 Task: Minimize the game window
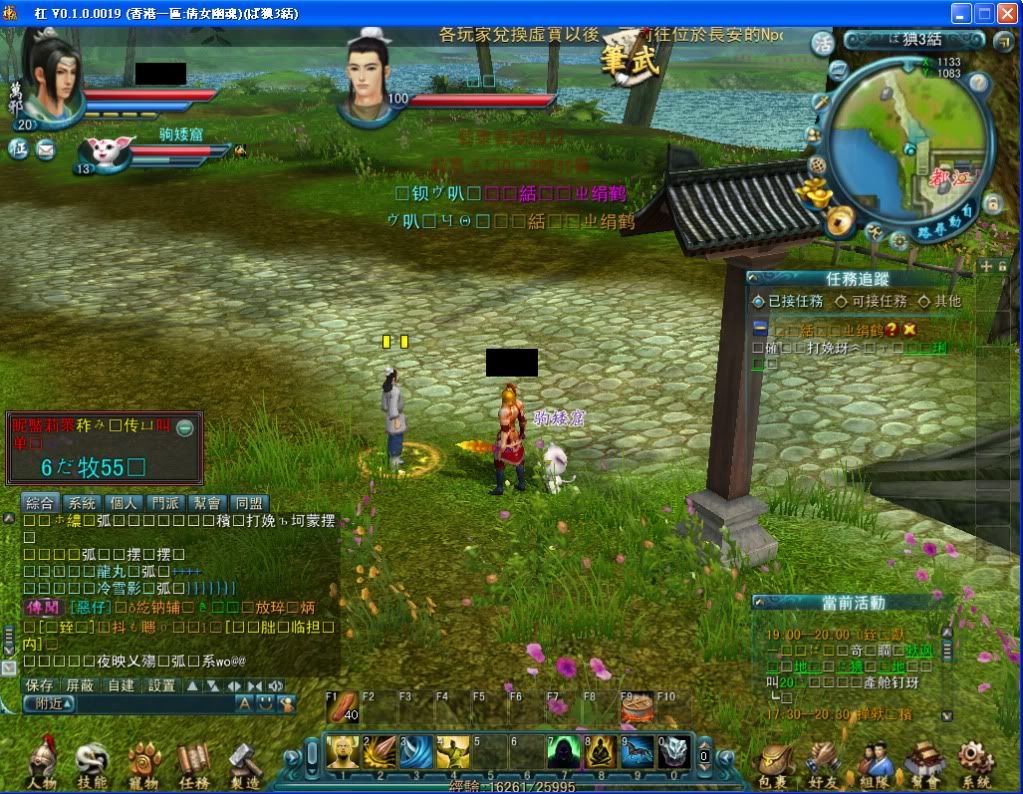pyautogui.click(x=961, y=13)
